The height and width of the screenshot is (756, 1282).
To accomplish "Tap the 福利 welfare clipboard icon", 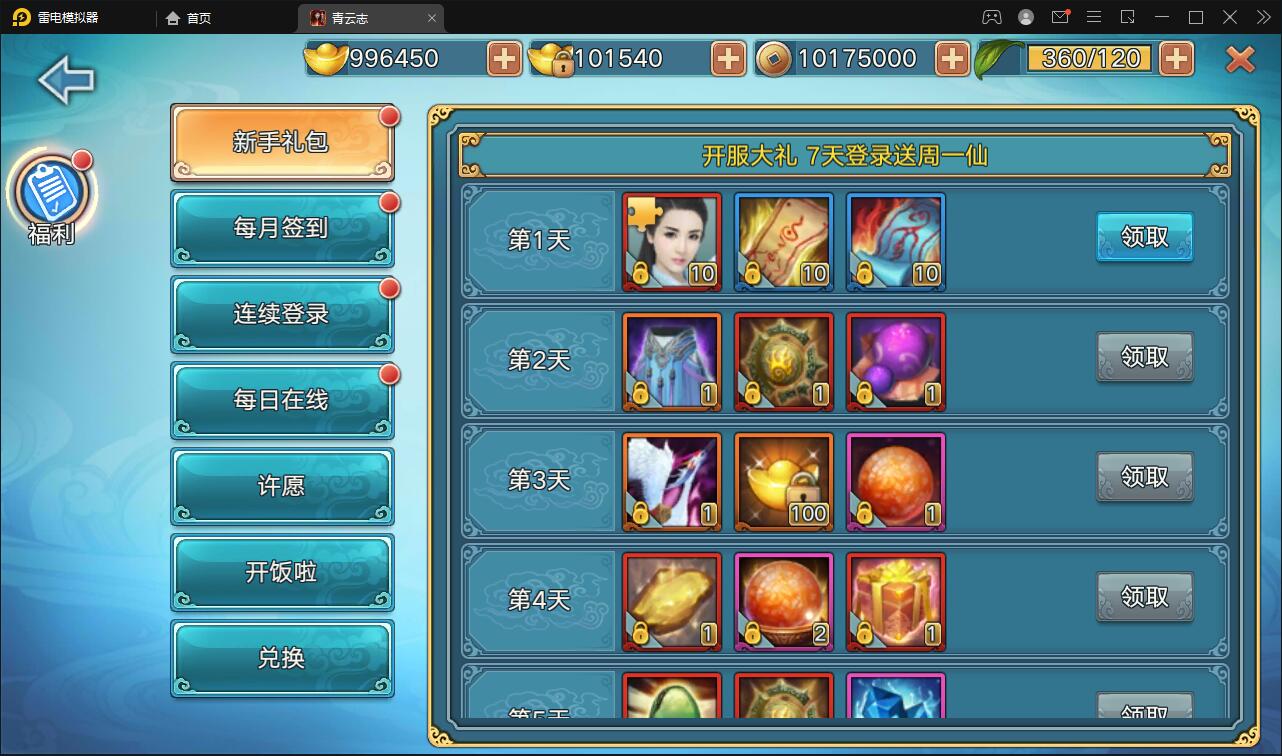I will point(50,192).
